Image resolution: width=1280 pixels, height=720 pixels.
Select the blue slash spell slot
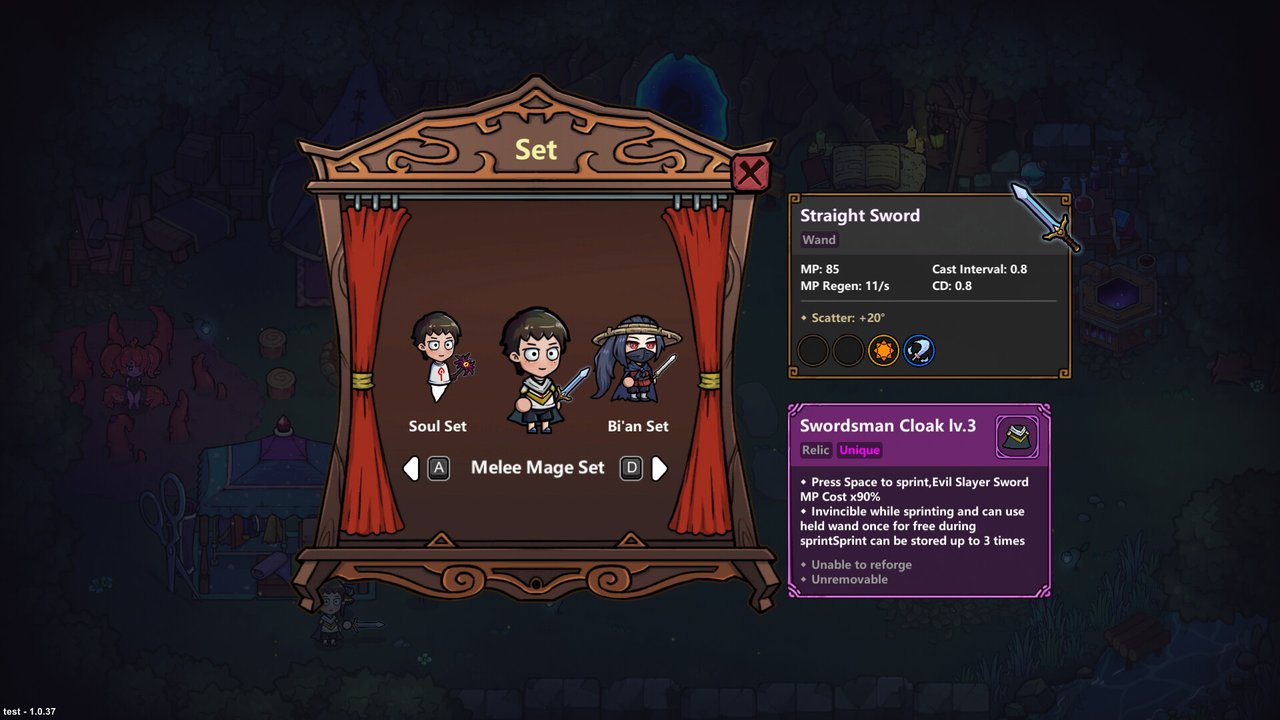[x=919, y=351]
